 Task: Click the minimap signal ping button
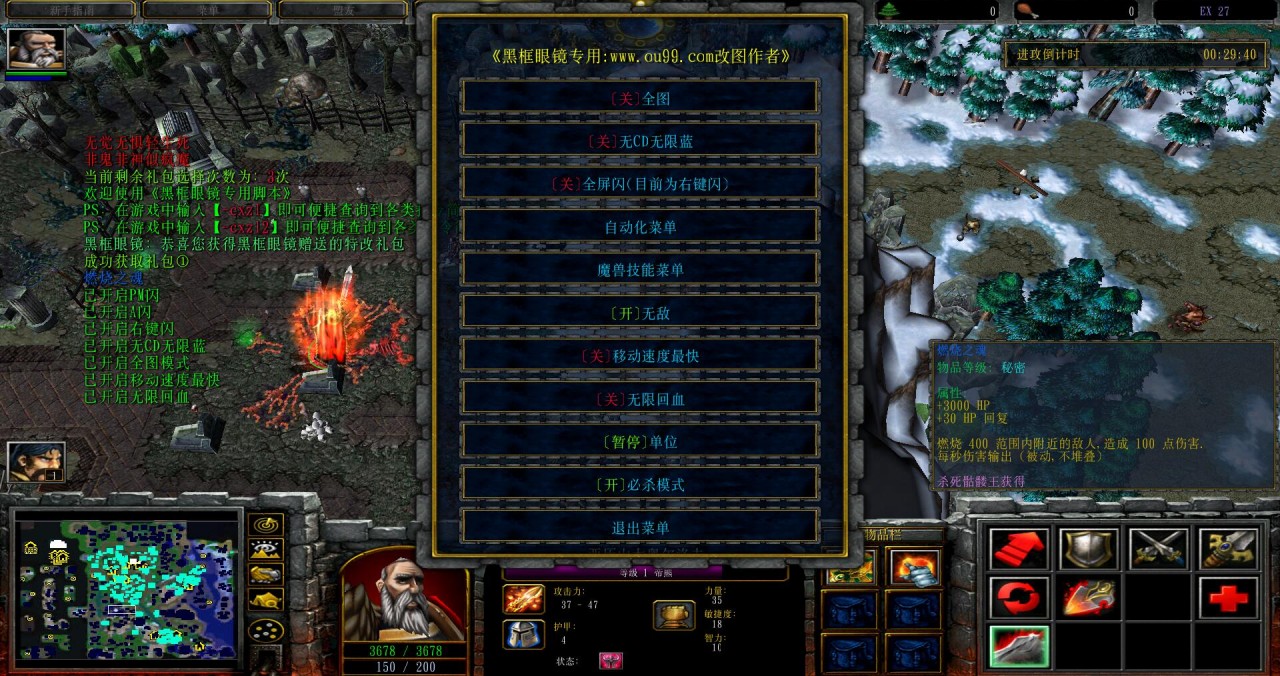(x=265, y=525)
